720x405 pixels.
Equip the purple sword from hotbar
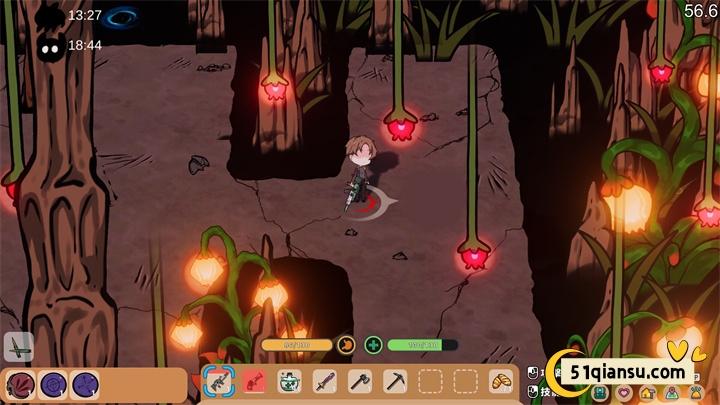pos(324,381)
